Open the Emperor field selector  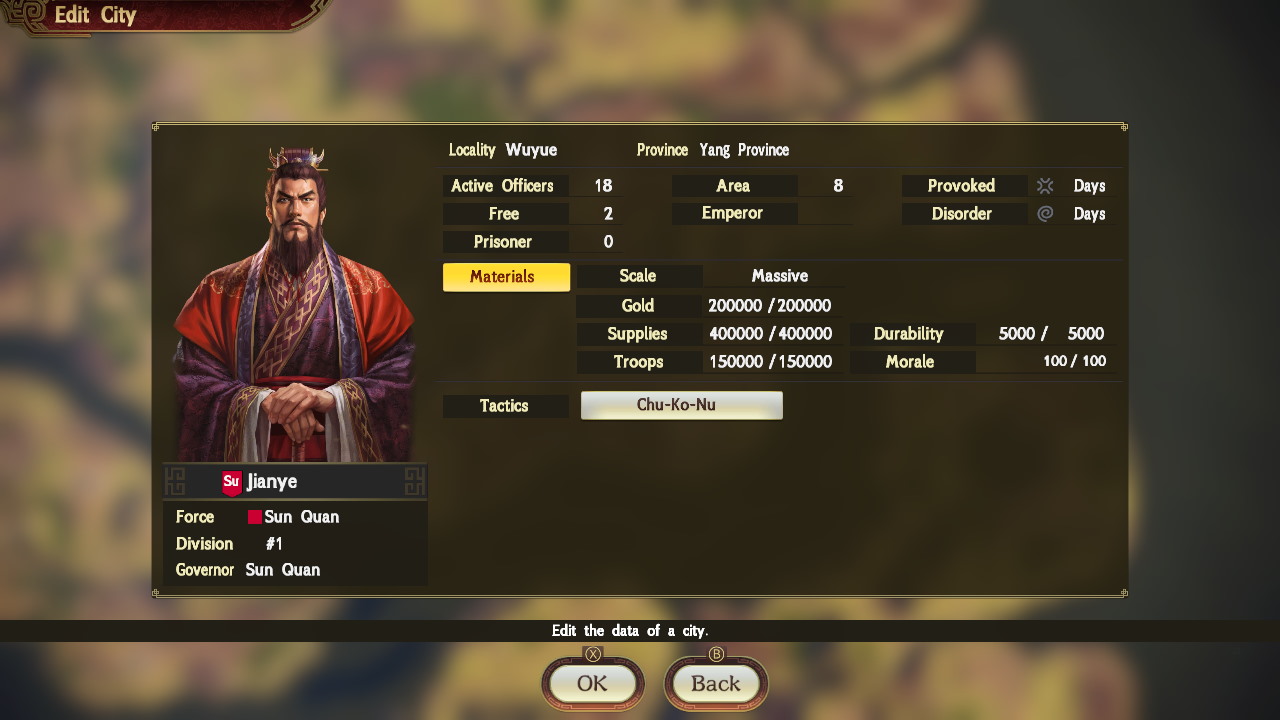[734, 213]
